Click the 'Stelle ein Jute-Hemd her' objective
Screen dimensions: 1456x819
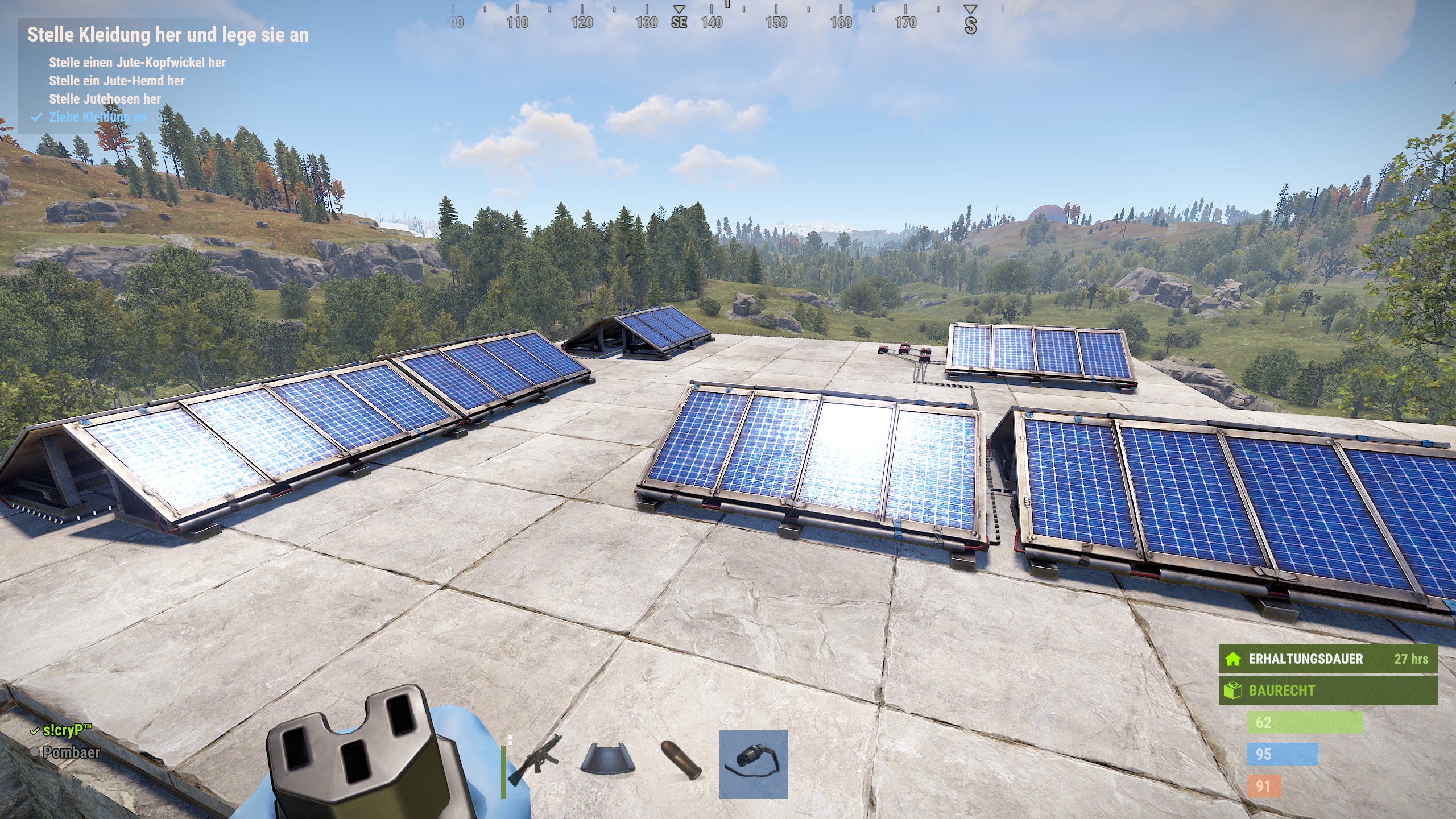tap(117, 81)
